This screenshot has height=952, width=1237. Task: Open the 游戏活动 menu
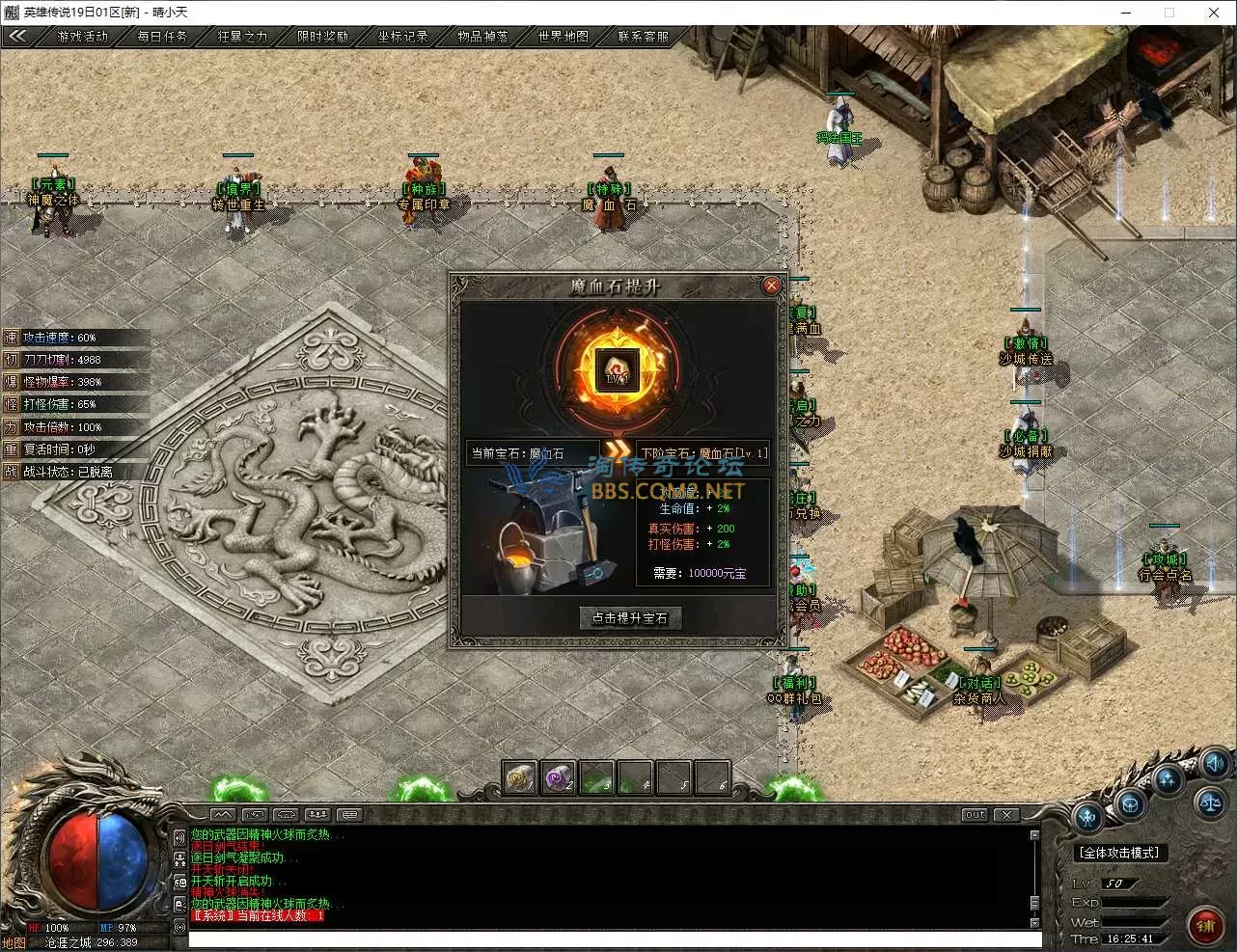pyautogui.click(x=83, y=37)
